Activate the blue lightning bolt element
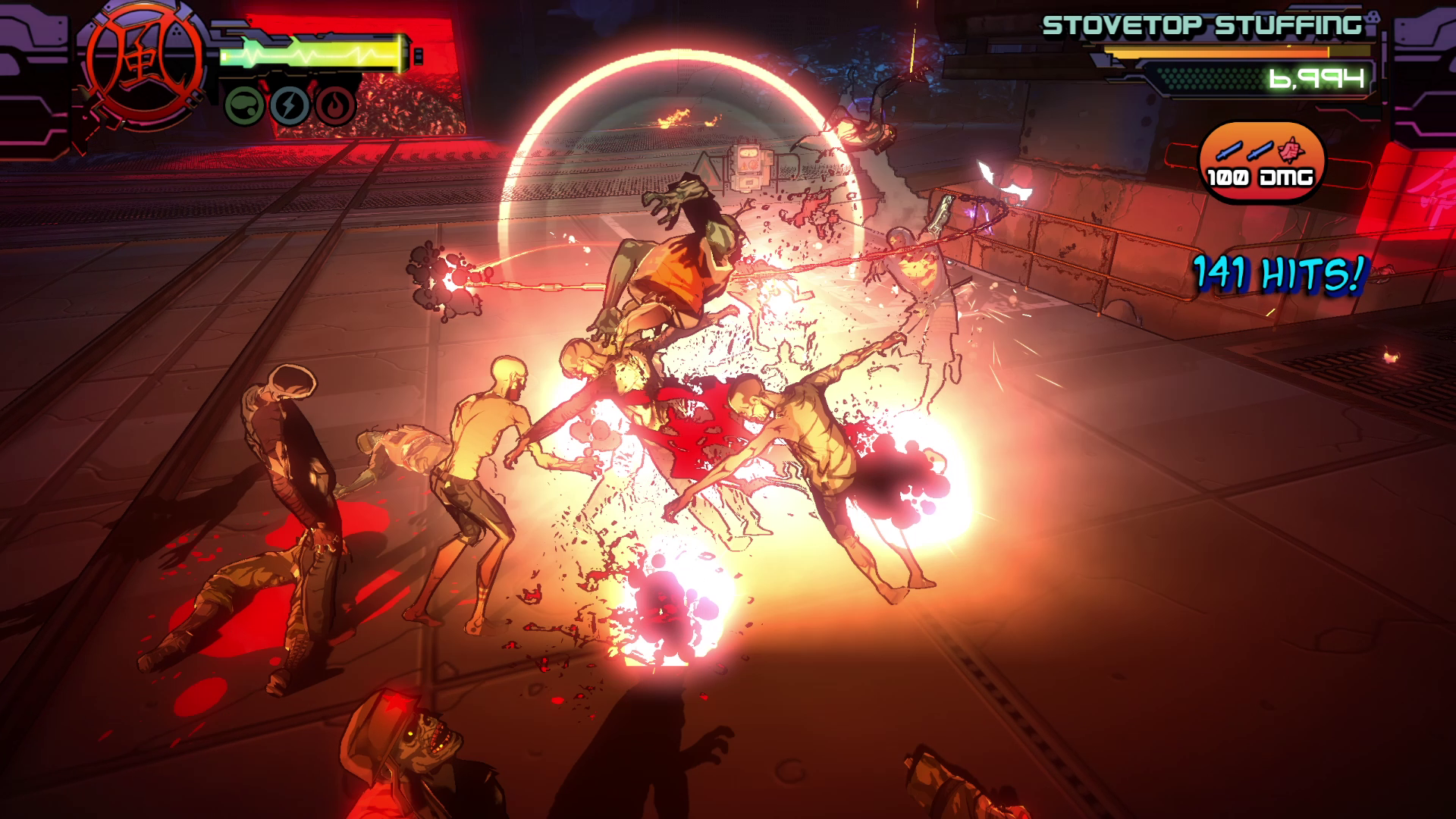This screenshot has height=819, width=1456. pyautogui.click(x=290, y=105)
